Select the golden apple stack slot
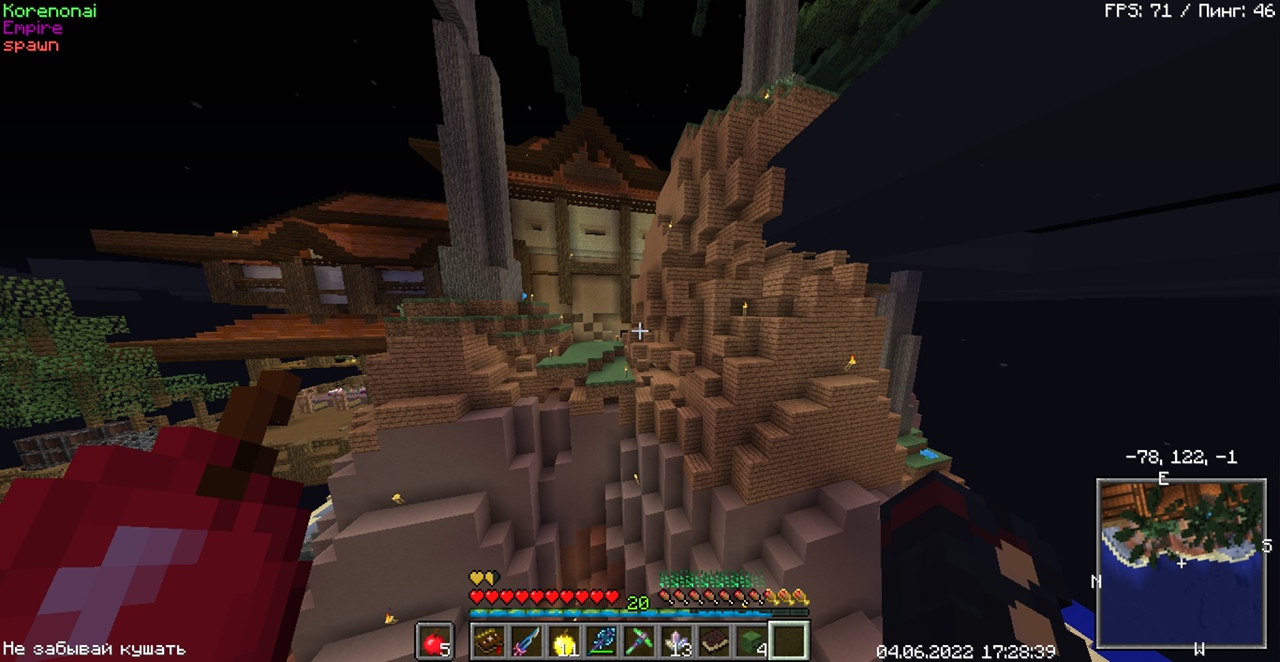 564,641
